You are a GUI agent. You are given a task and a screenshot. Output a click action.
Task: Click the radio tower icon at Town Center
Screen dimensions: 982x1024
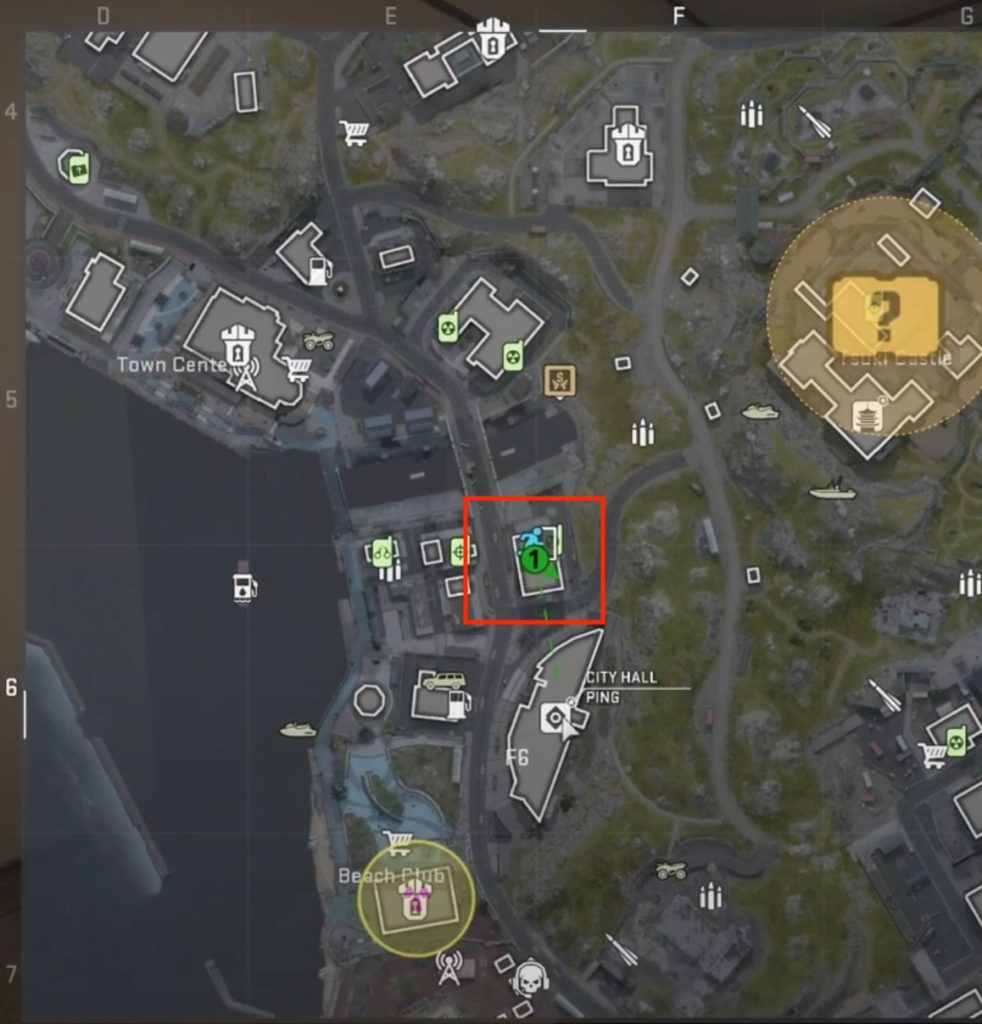point(245,374)
